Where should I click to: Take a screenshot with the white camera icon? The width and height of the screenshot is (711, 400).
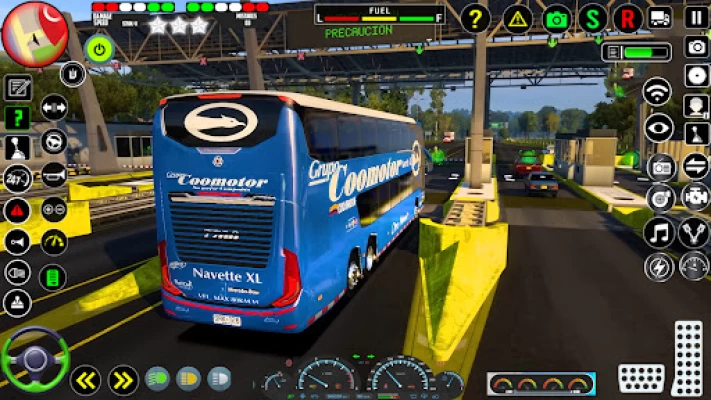696,46
